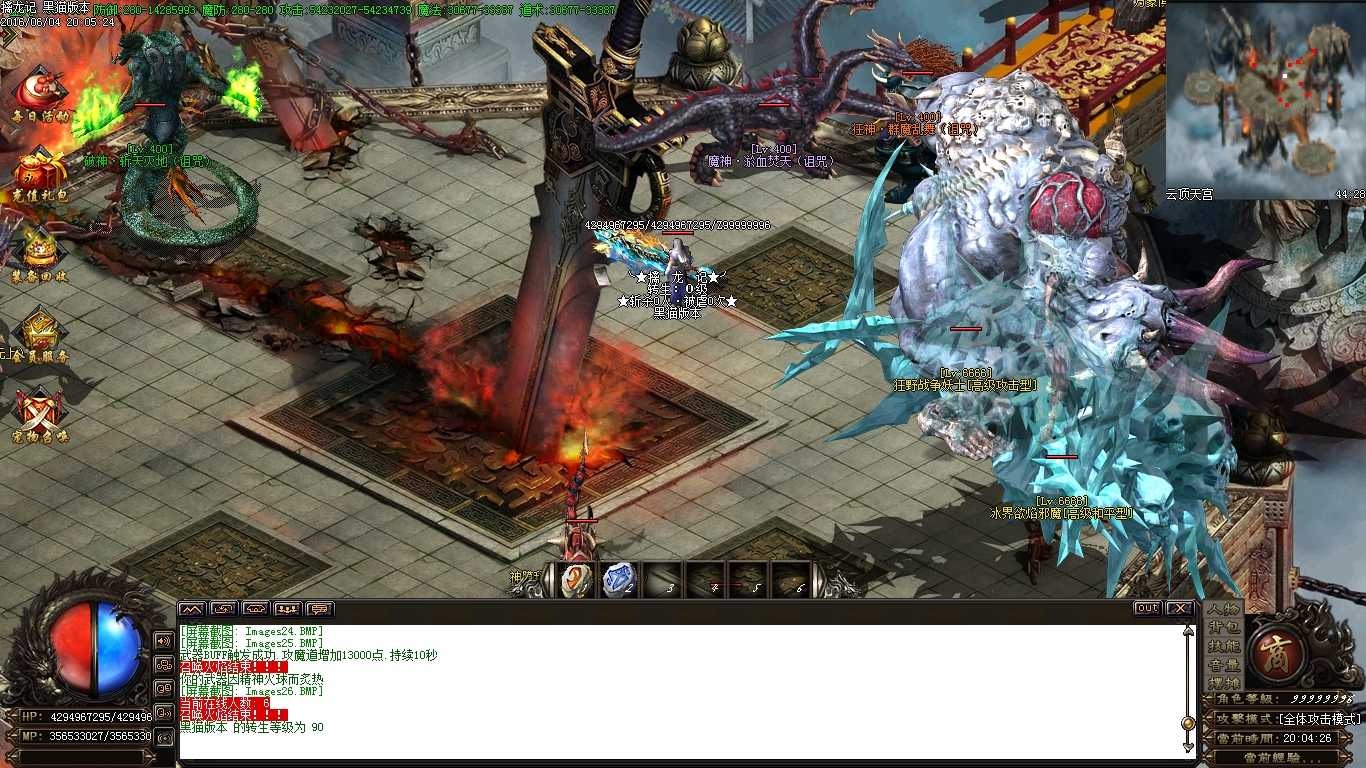Open the 摆摊 stall feature
Viewport: 1366px width, 768px height.
tap(1224, 682)
